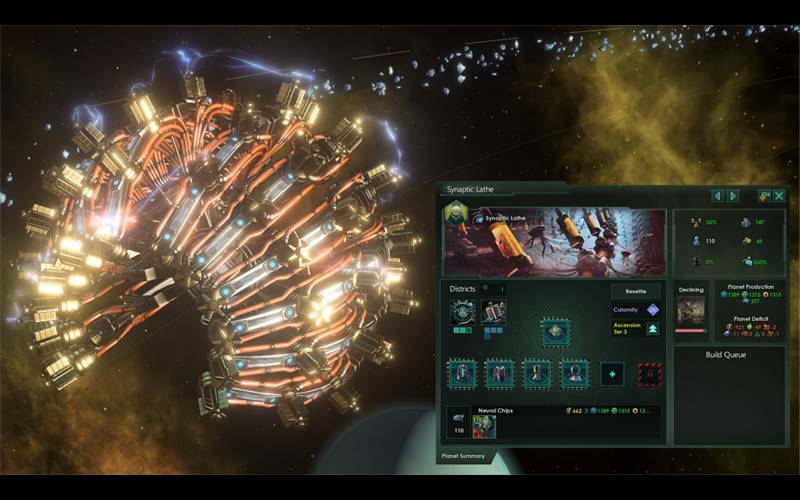The image size is (800, 500).
Task: Click the Resettle button
Action: click(x=636, y=291)
